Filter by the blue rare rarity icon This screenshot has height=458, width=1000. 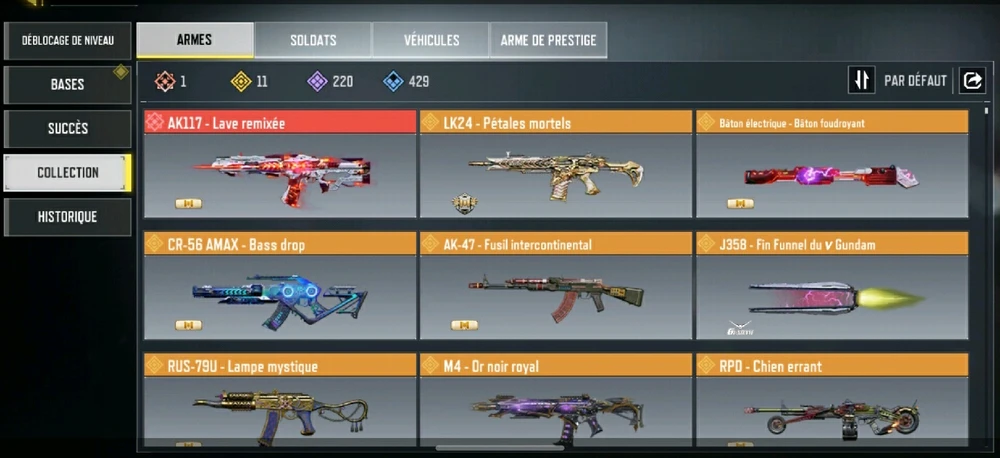coord(394,81)
